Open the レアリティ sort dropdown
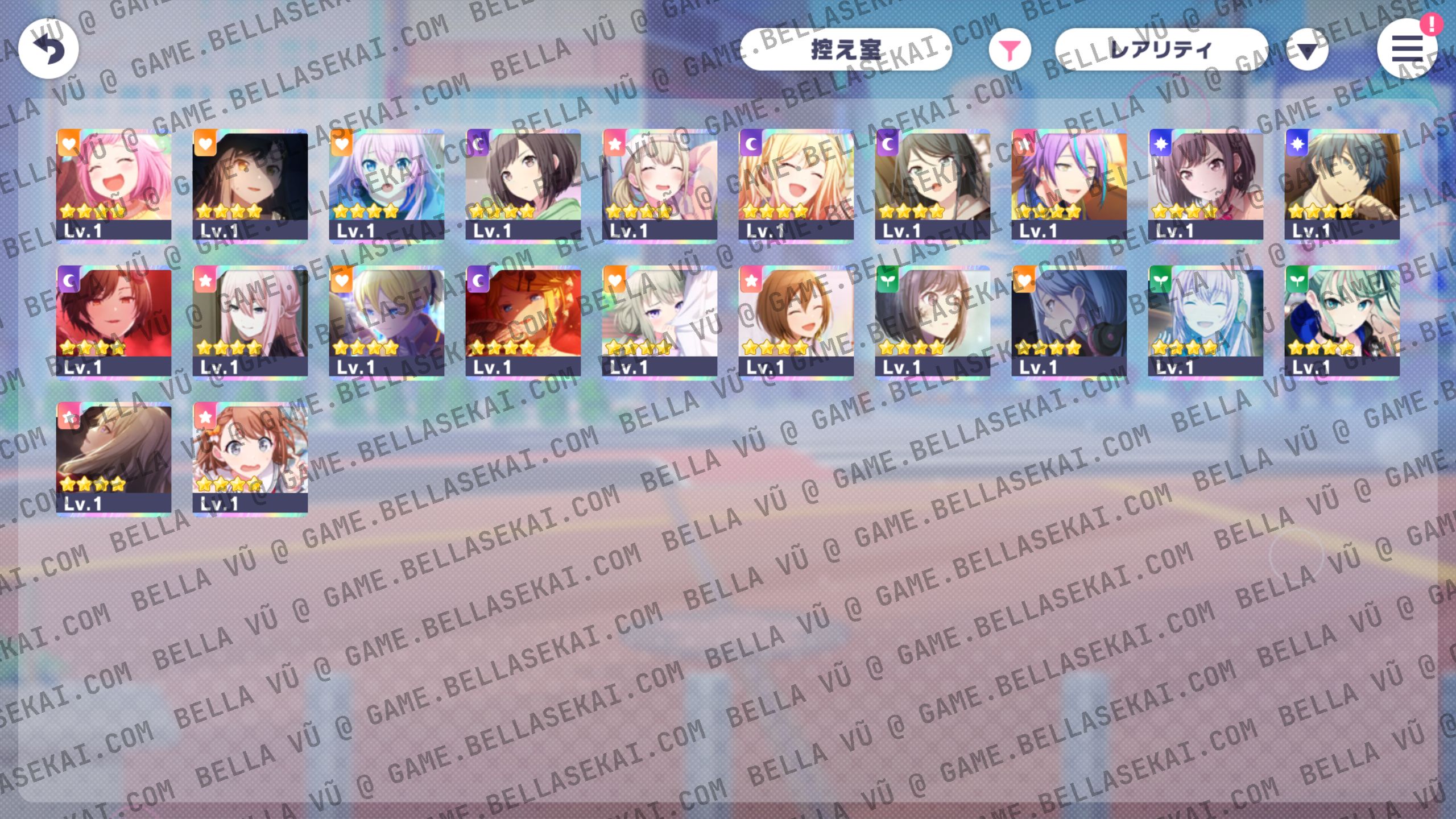The width and height of the screenshot is (1456, 819). pos(1160,50)
